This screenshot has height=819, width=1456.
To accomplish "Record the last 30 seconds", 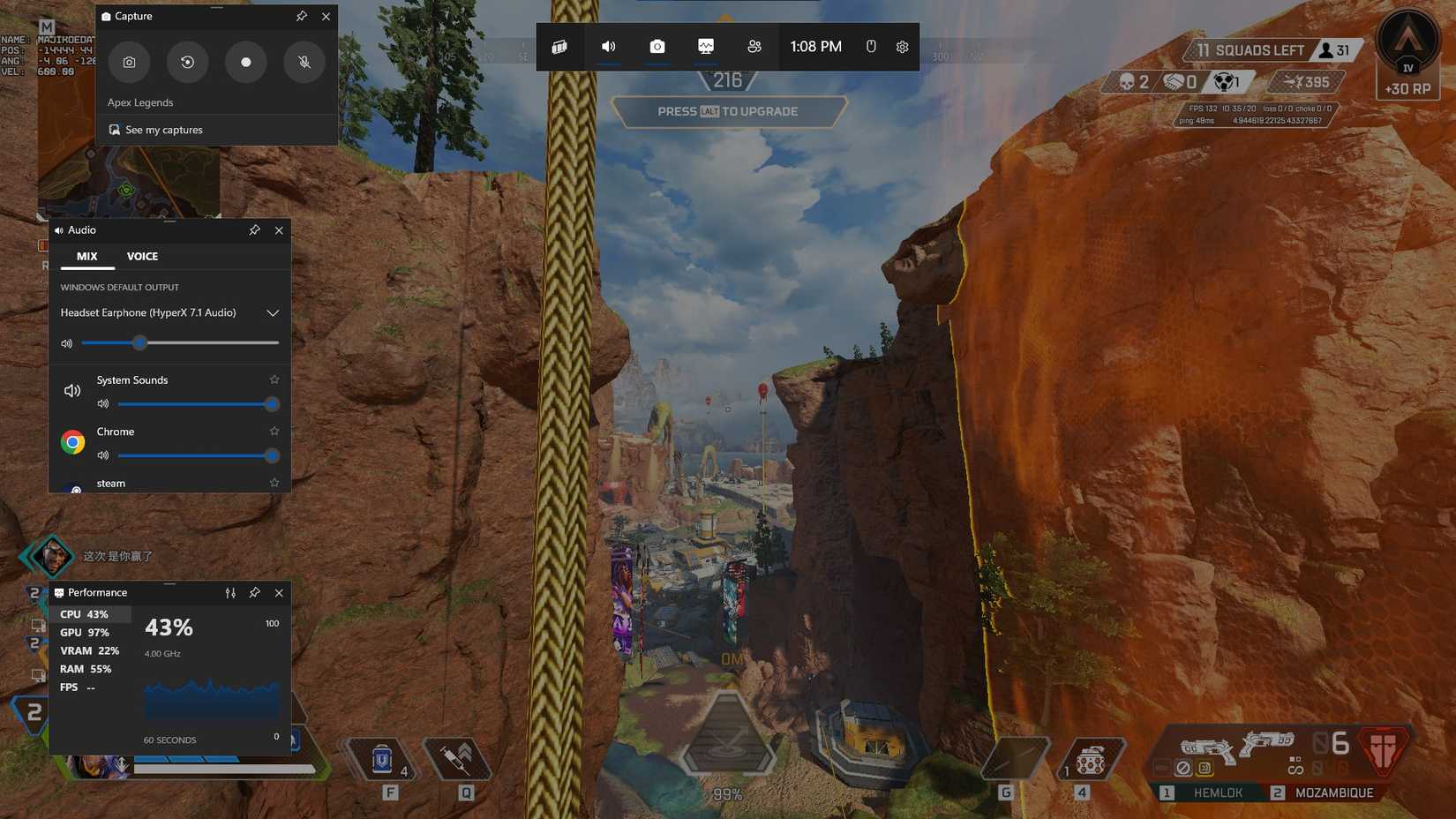I will point(187,62).
